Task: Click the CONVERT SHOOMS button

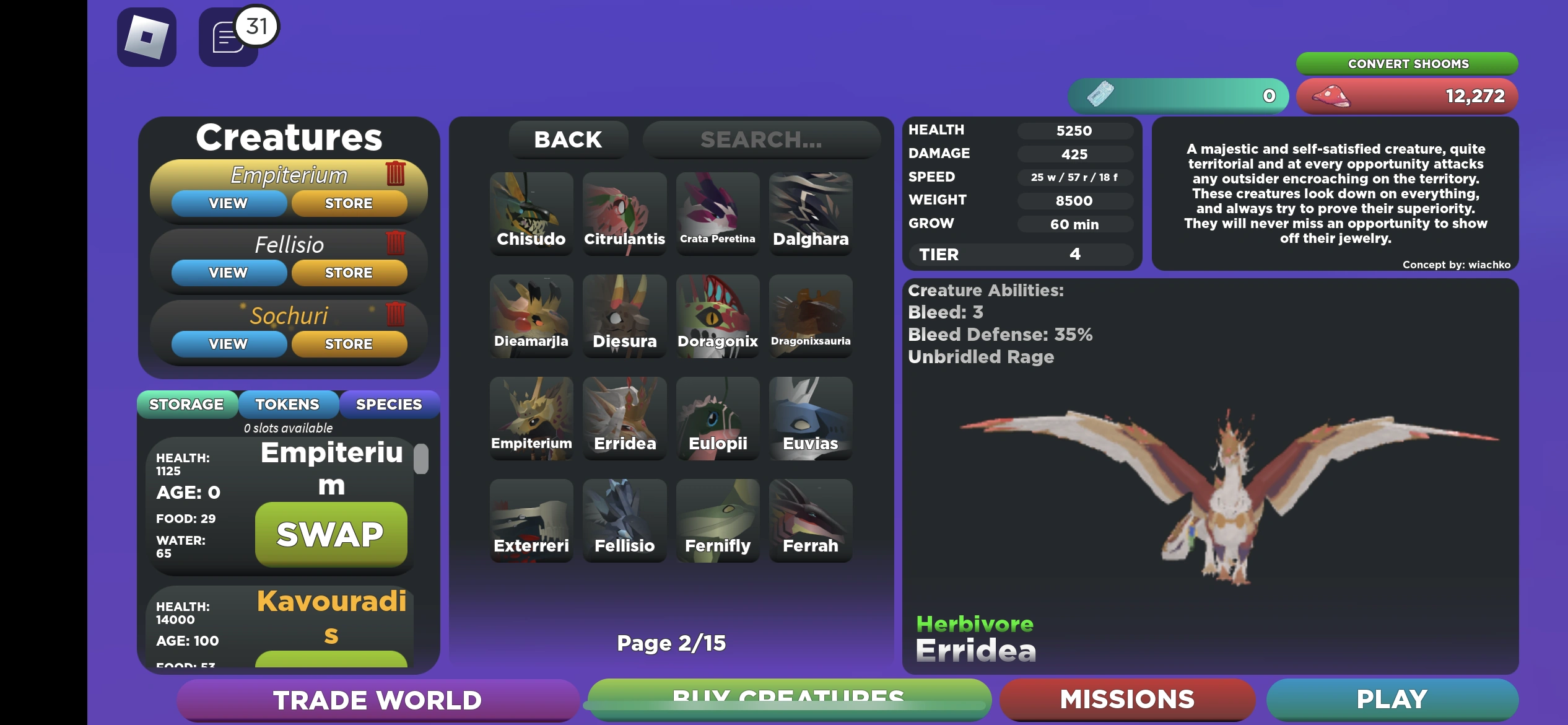Action: point(1407,63)
